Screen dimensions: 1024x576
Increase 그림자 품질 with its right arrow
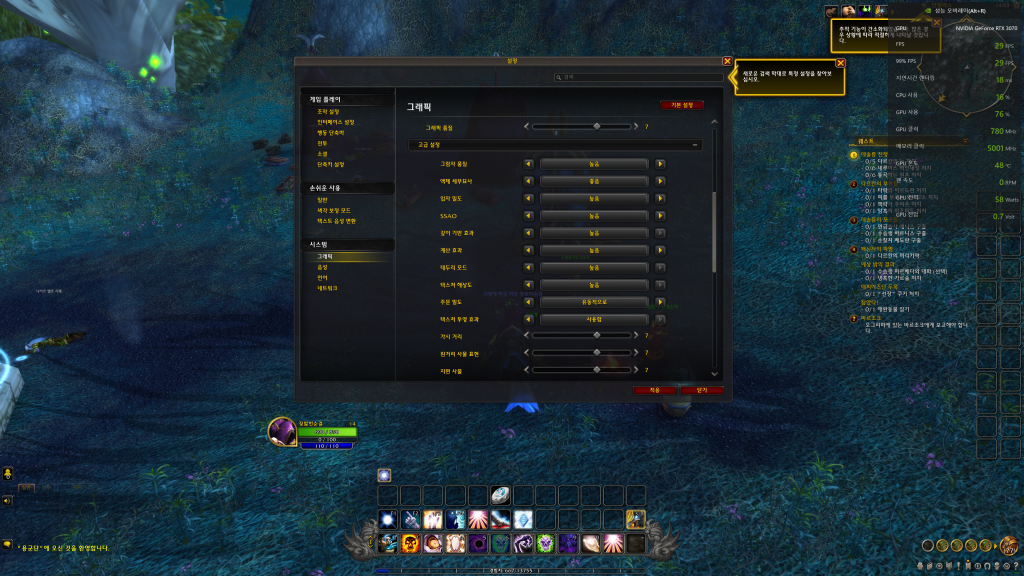coord(660,164)
